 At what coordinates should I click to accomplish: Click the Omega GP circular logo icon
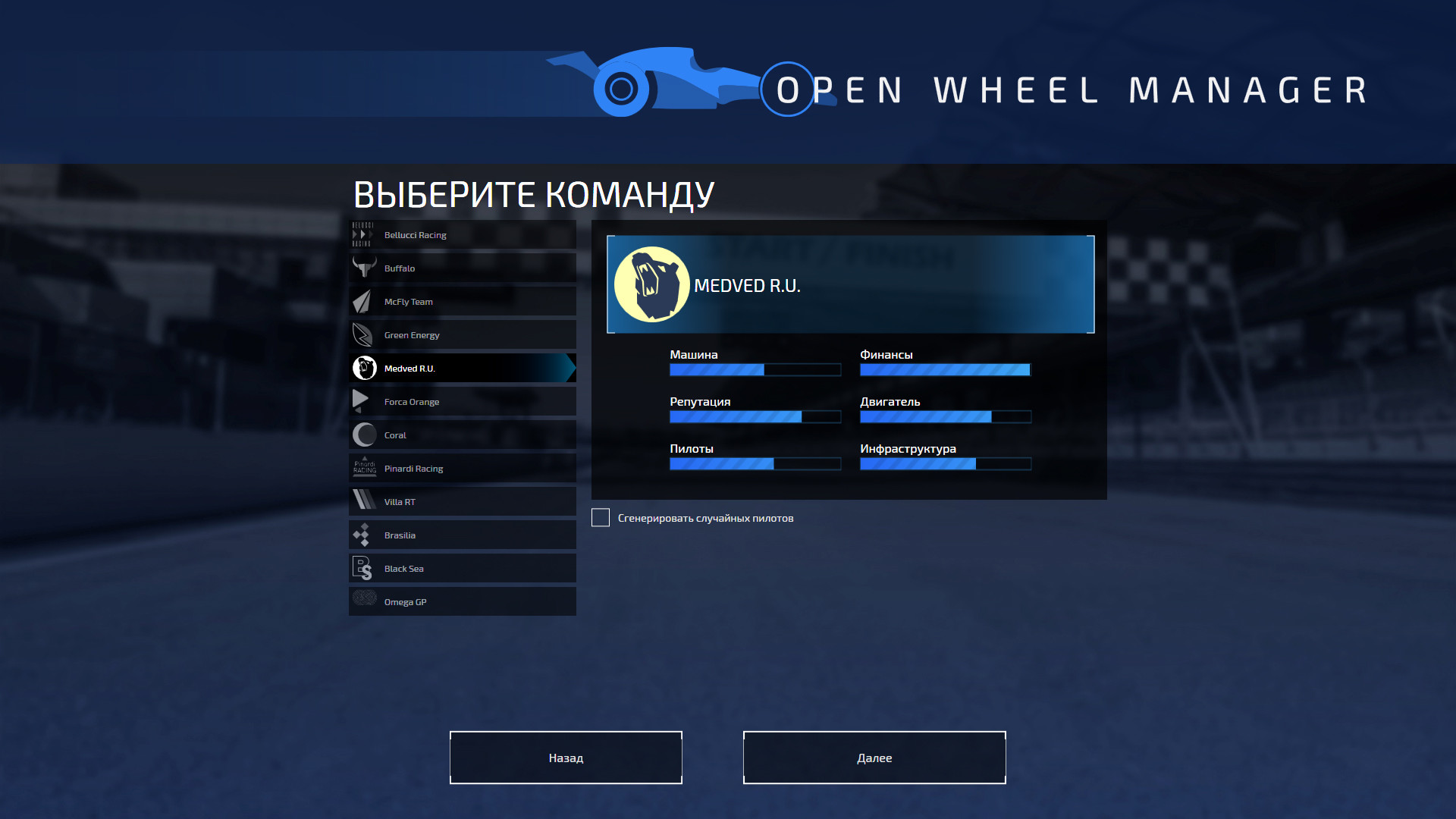[365, 601]
